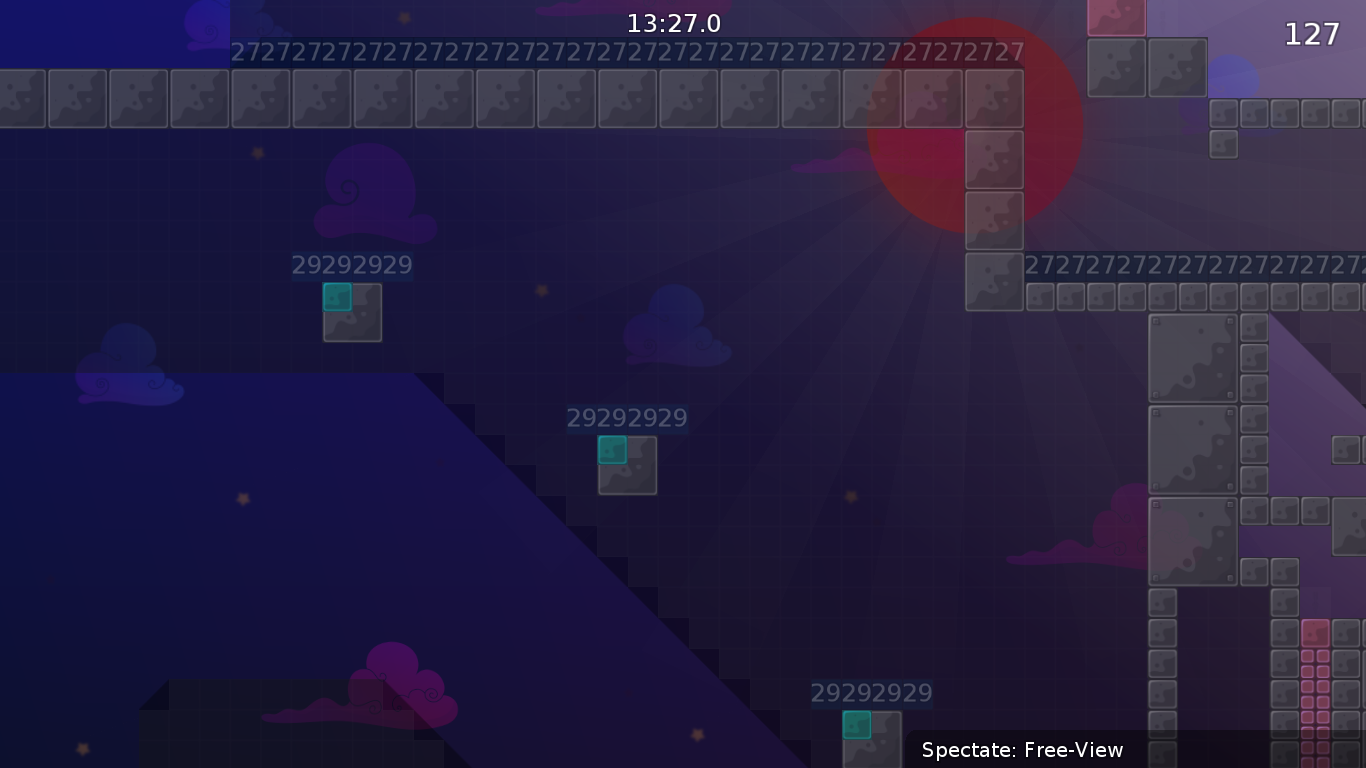Click the race timer showing 13:27.0
Screen dimensions: 1366x768
673,22
